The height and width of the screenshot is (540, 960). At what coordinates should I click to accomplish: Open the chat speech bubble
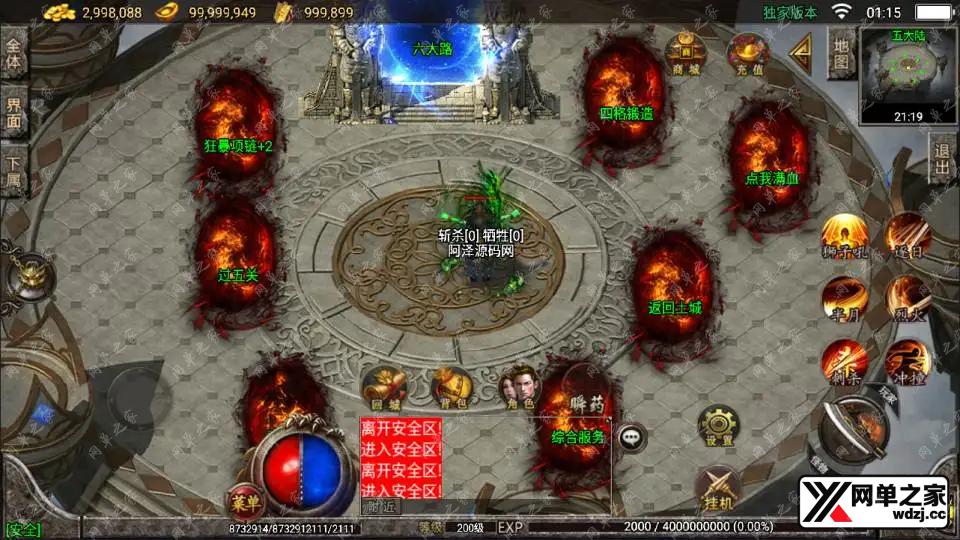(x=631, y=436)
